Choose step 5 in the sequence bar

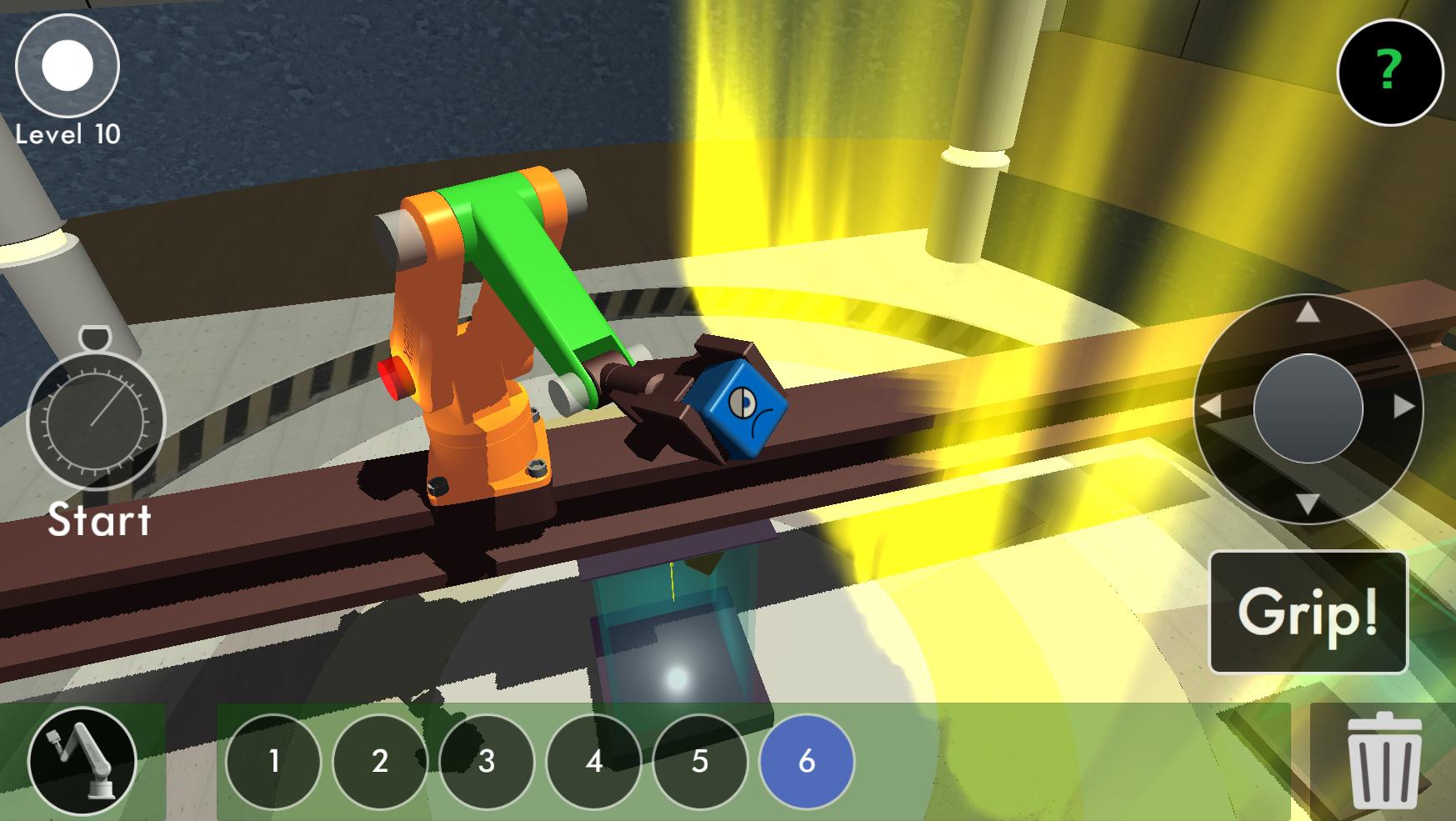(700, 761)
